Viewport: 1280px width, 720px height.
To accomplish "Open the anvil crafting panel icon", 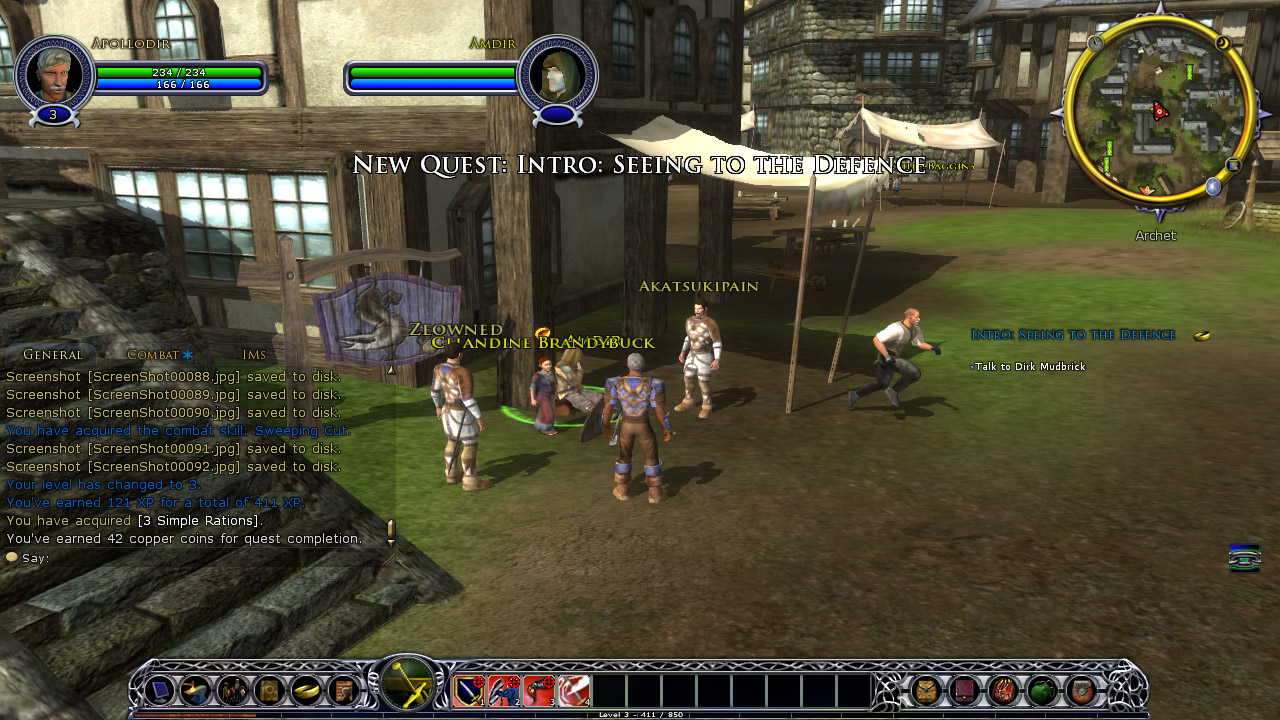I will 195,690.
